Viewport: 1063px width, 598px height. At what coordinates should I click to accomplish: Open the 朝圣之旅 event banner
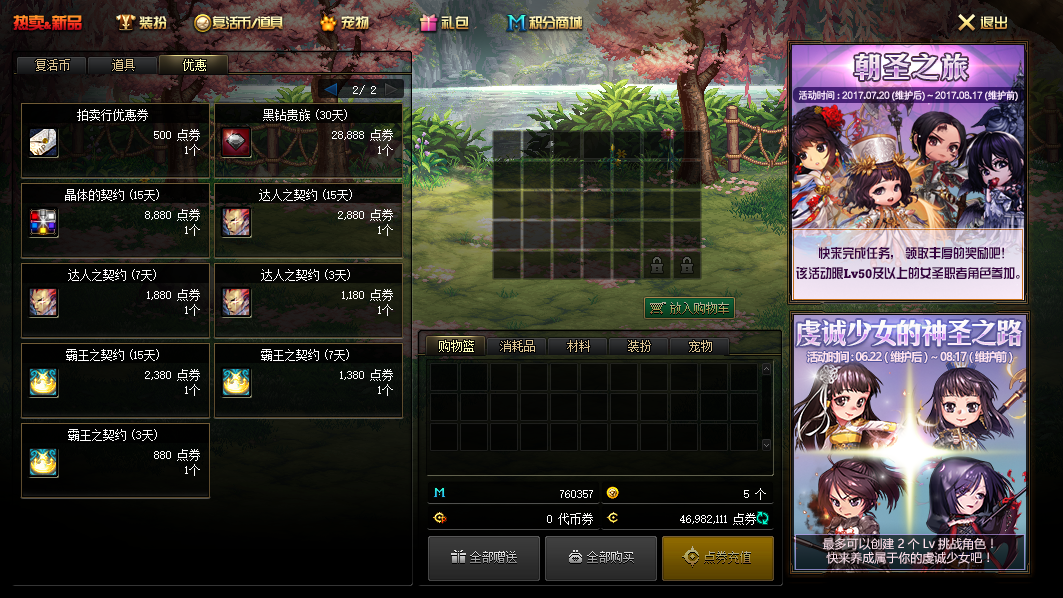(908, 172)
